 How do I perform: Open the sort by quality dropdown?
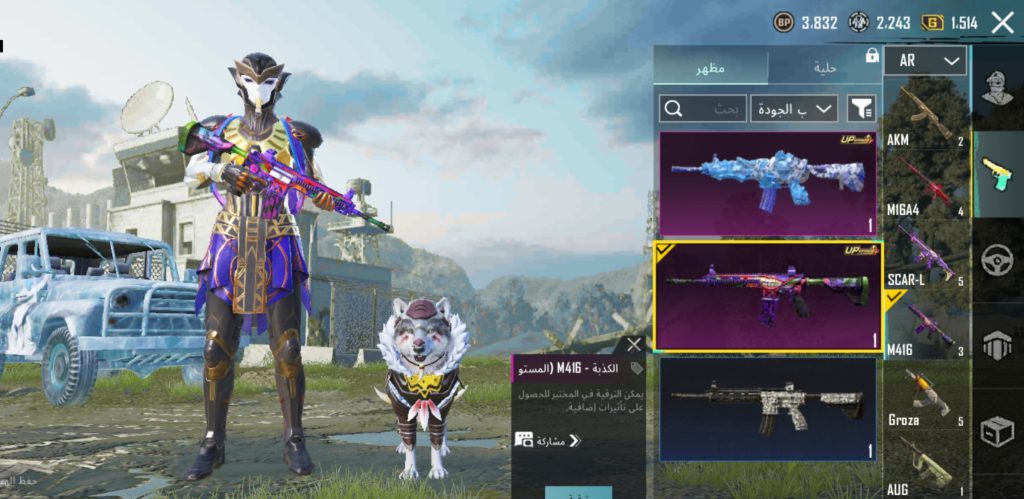point(795,108)
